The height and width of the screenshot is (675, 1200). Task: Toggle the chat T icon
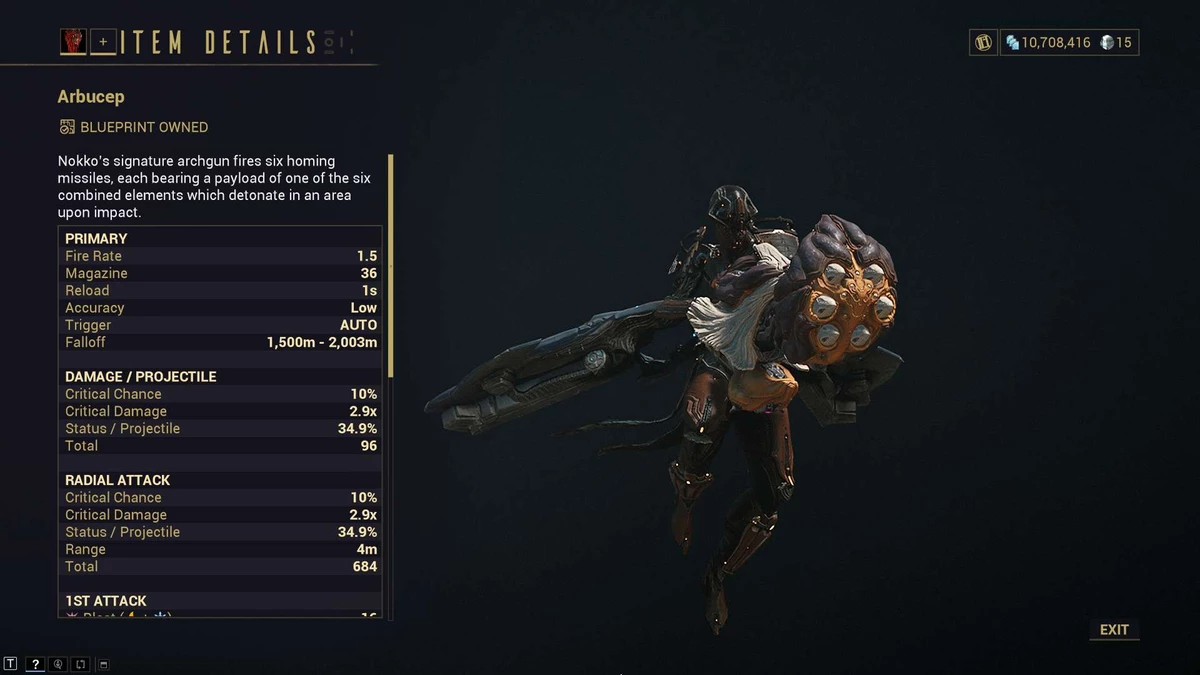(x=10, y=664)
